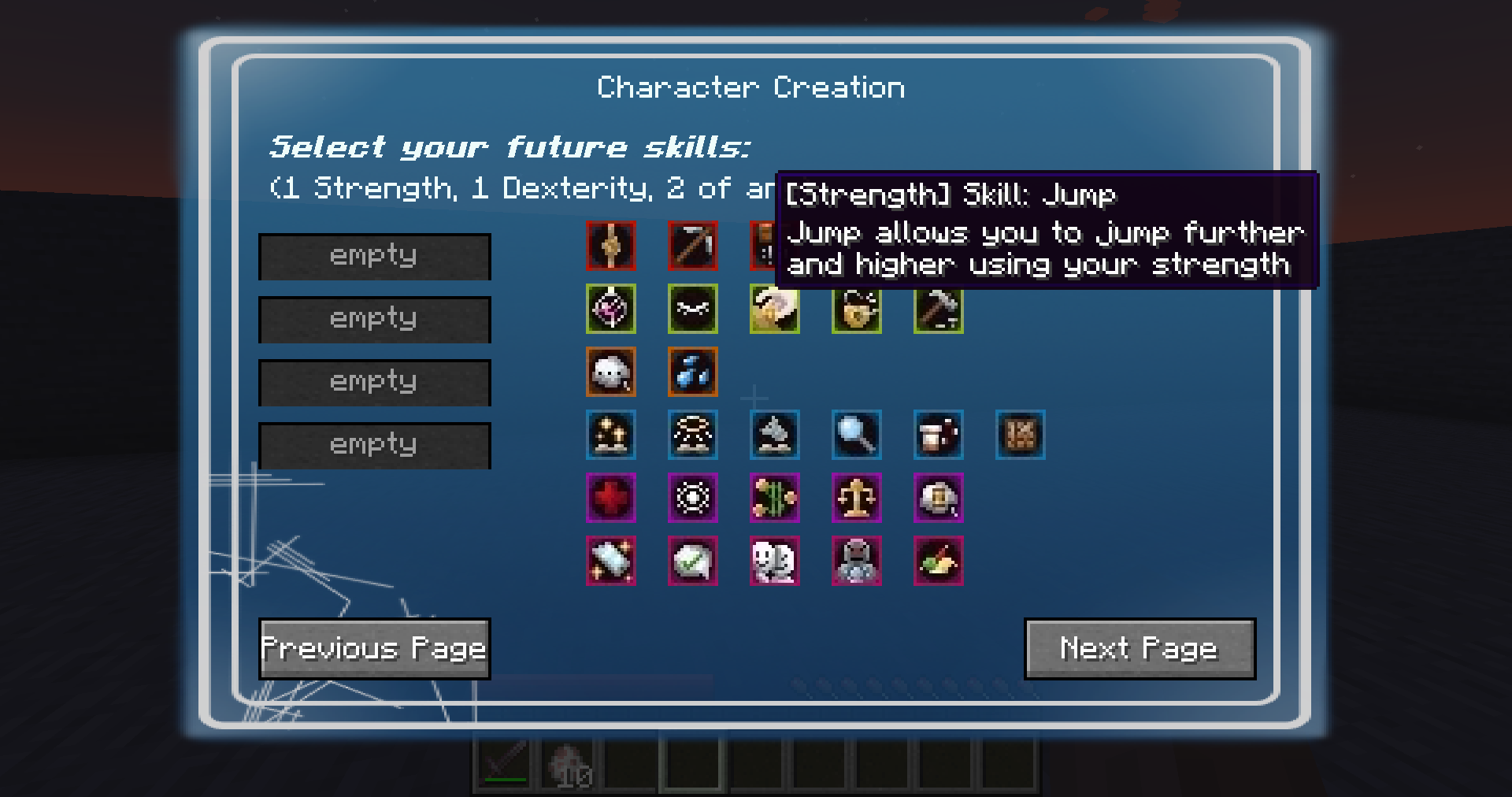Select the pickaxe Mining skill icon
Viewport: 1512px width, 797px height.
point(693,246)
